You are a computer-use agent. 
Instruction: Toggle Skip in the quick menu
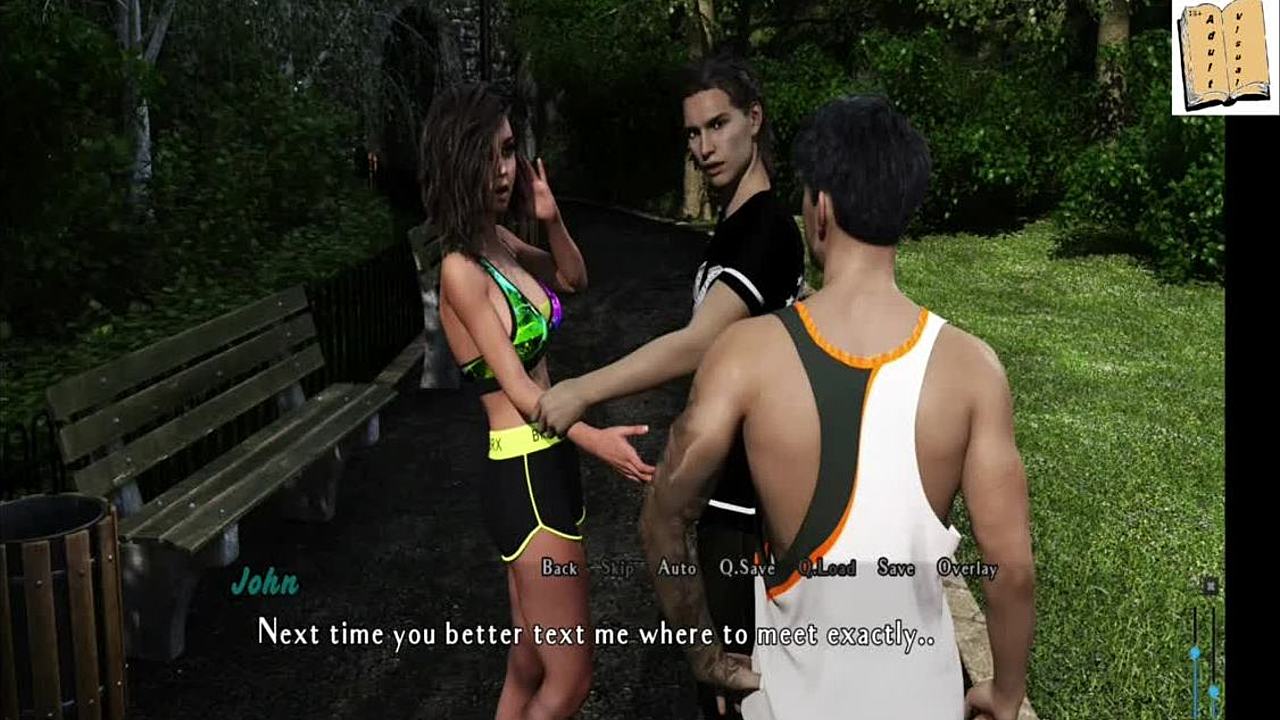617,568
